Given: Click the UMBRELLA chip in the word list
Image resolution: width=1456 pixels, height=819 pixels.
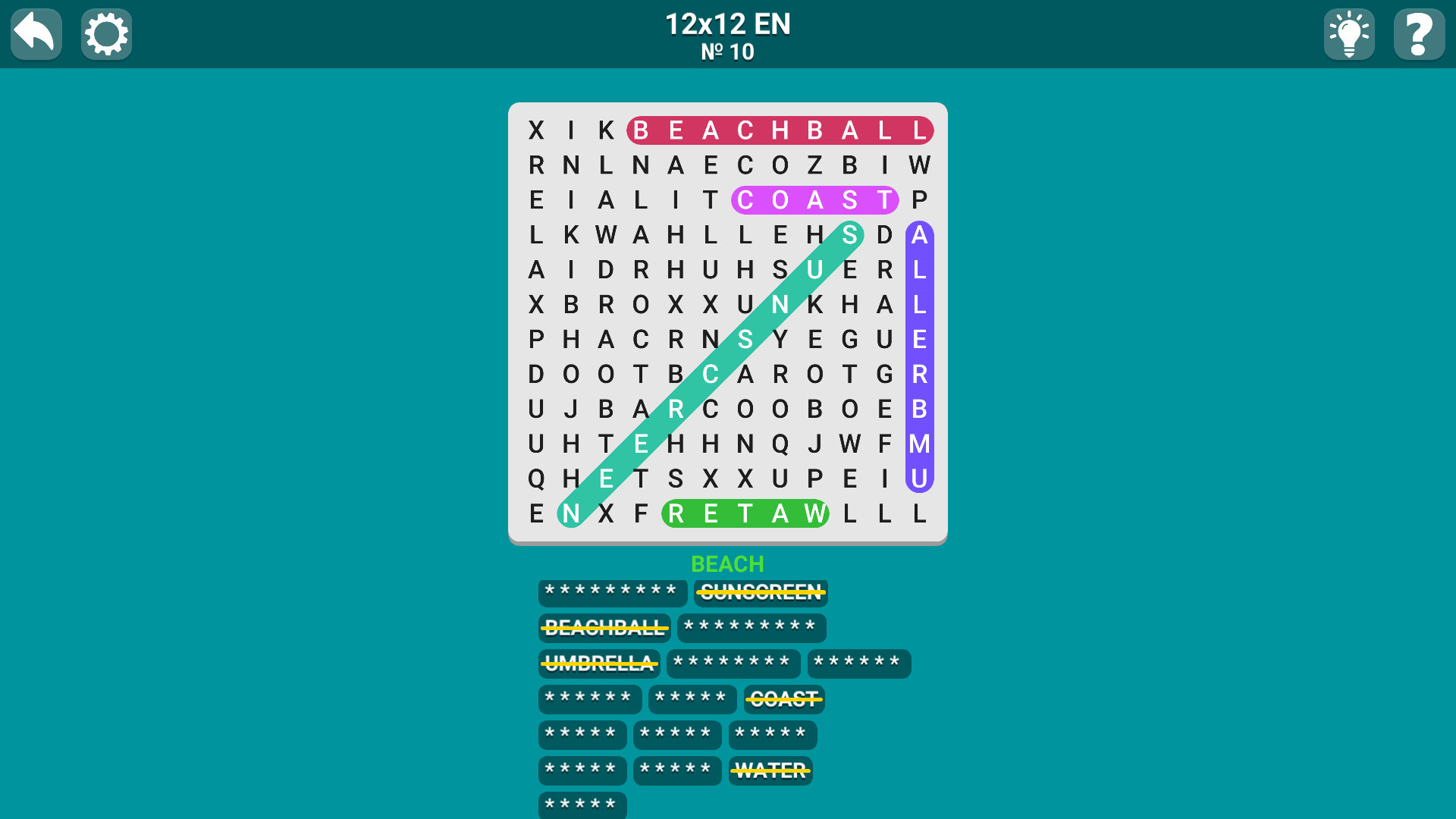Looking at the screenshot, I should [x=598, y=664].
